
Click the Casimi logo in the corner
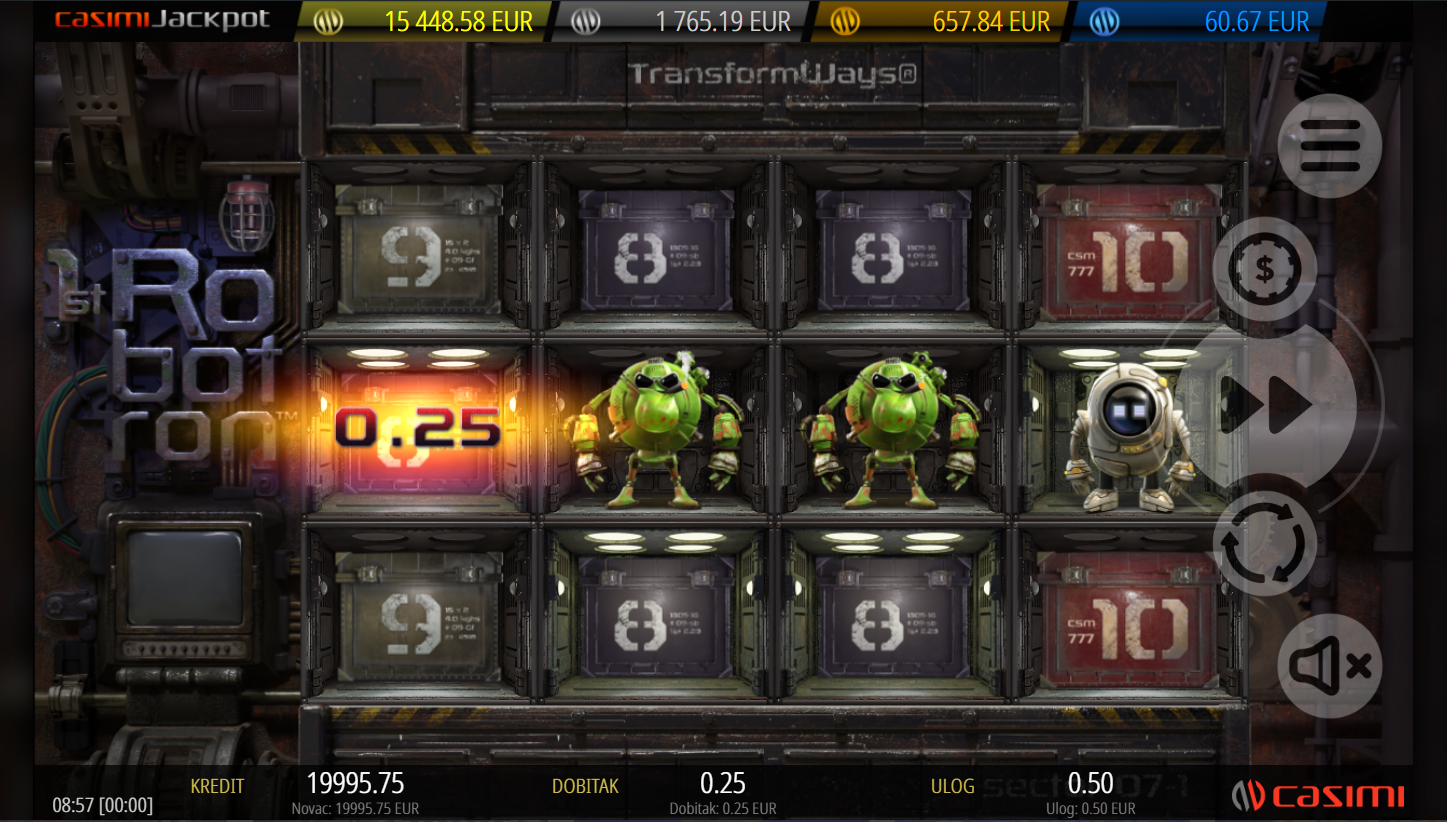click(1318, 796)
